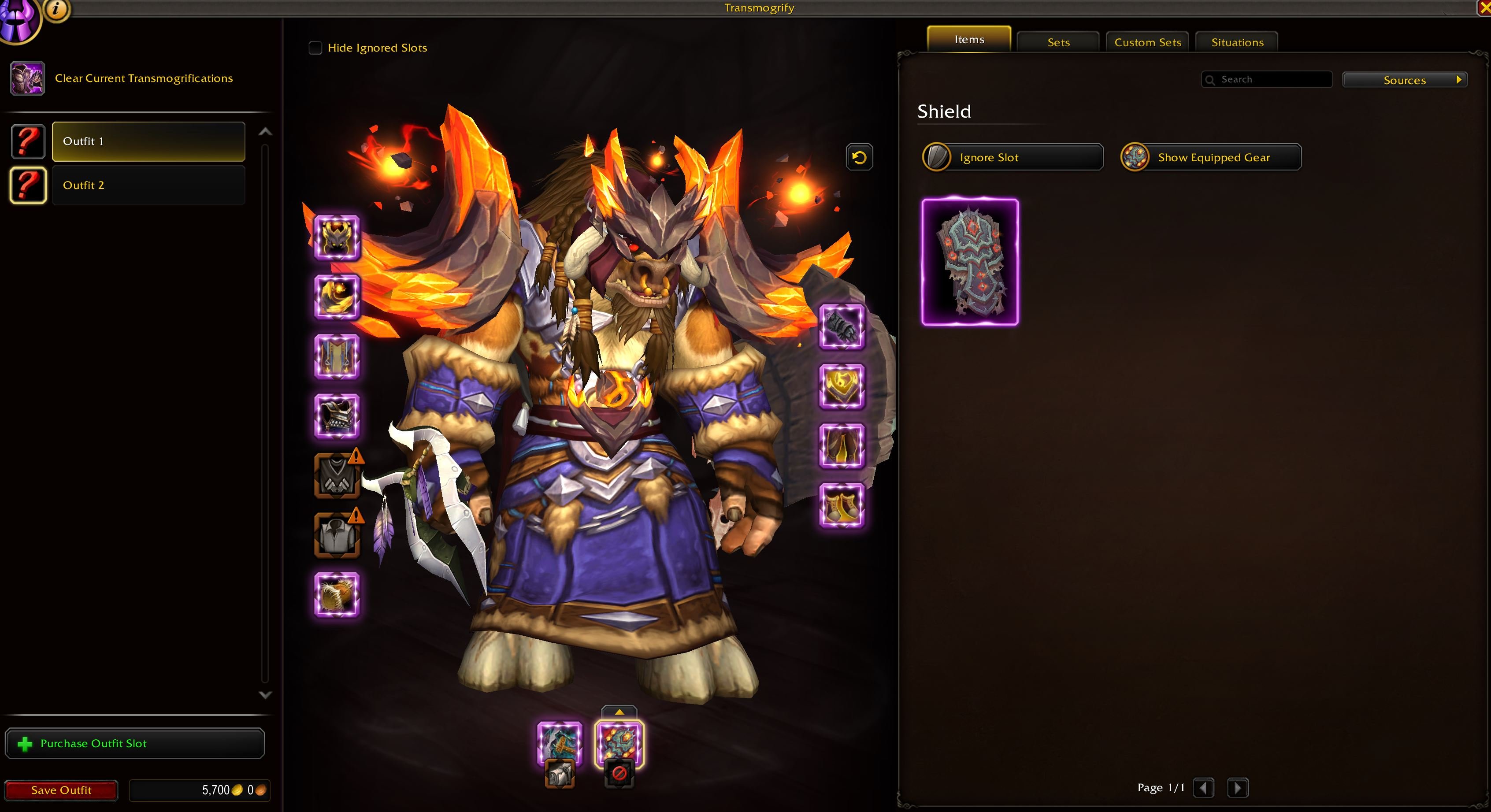Select the helmet transmog slot
1491x812 pixels.
(x=337, y=237)
